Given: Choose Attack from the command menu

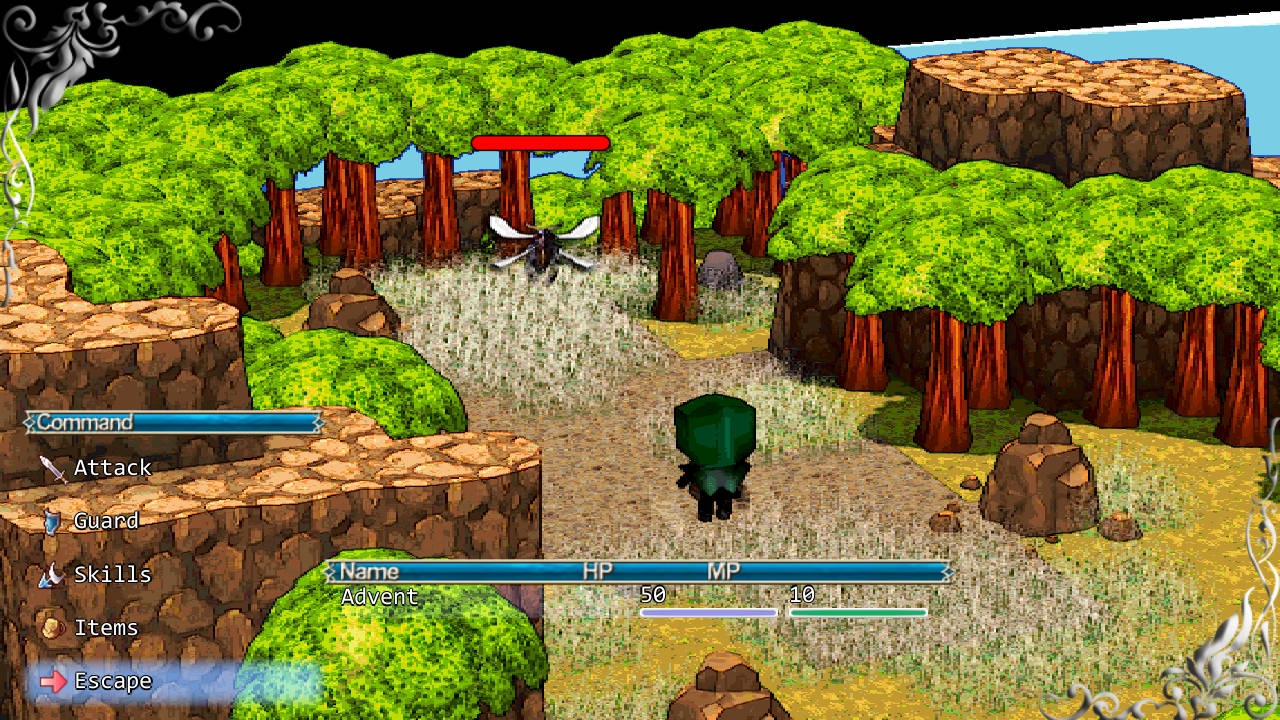Looking at the screenshot, I should pos(115,467).
